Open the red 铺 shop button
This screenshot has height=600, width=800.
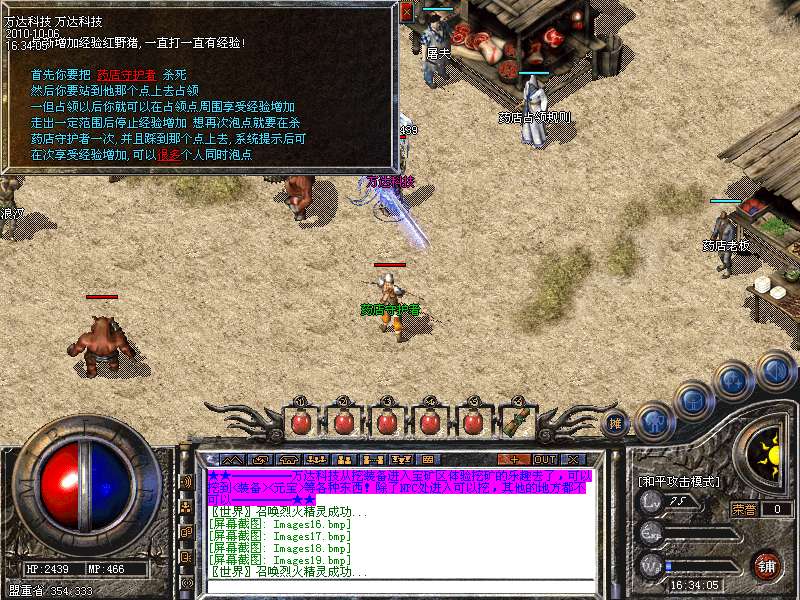click(x=767, y=563)
